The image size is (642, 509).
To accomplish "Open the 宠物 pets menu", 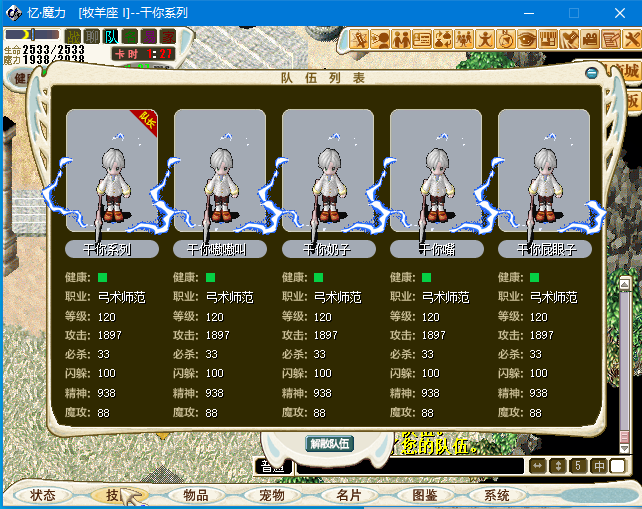I will 272,495.
